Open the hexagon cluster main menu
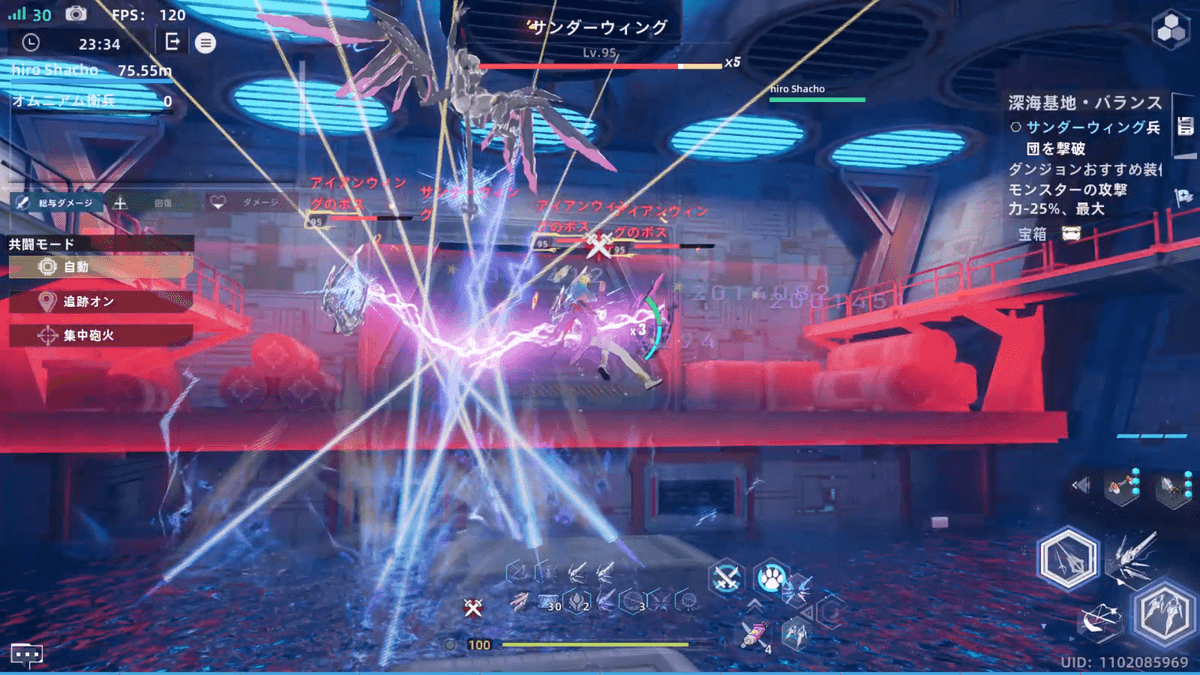 click(1169, 30)
